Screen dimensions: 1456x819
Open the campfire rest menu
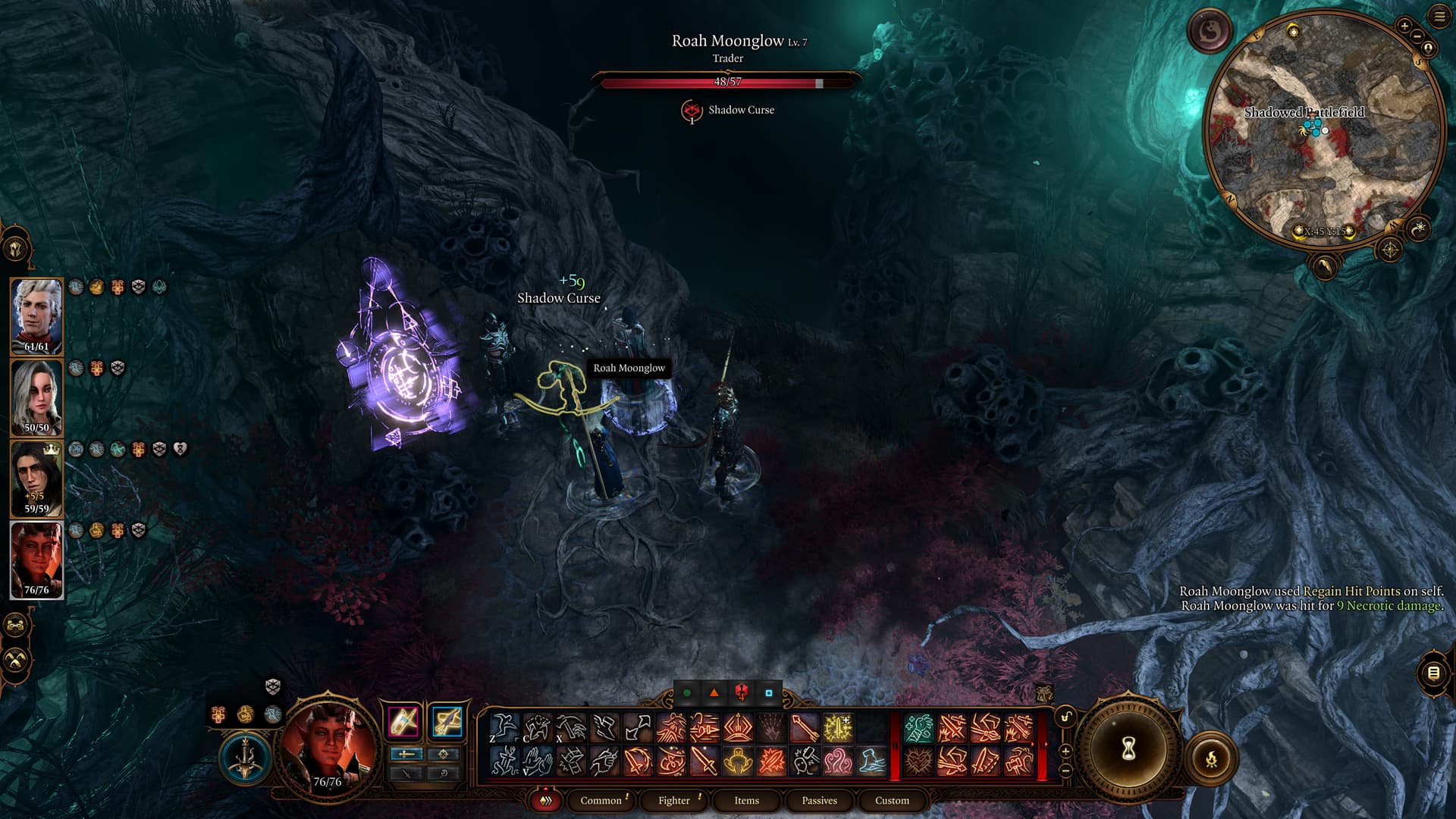(x=1211, y=758)
